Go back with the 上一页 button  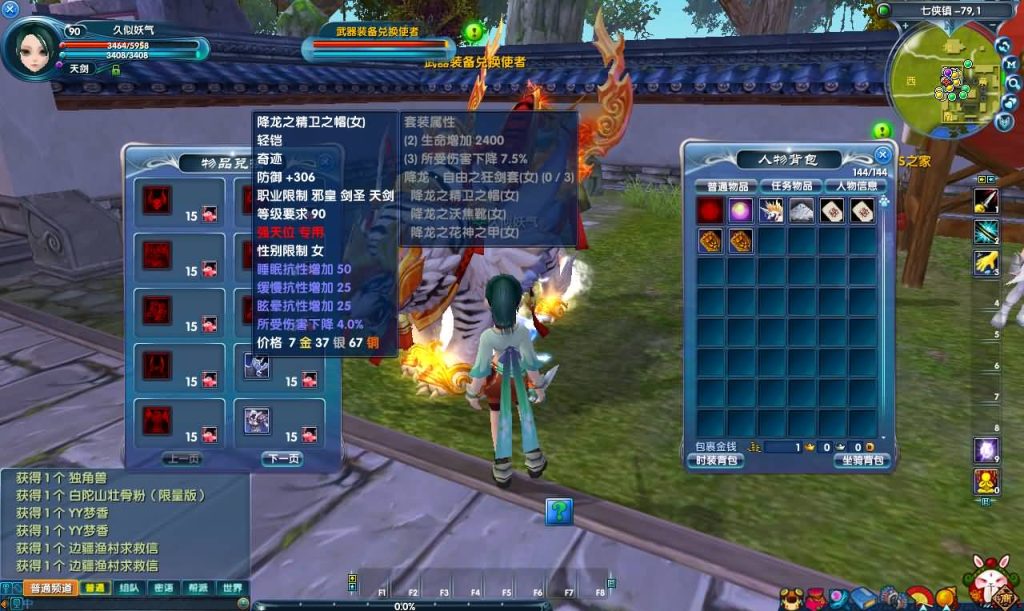(182, 459)
